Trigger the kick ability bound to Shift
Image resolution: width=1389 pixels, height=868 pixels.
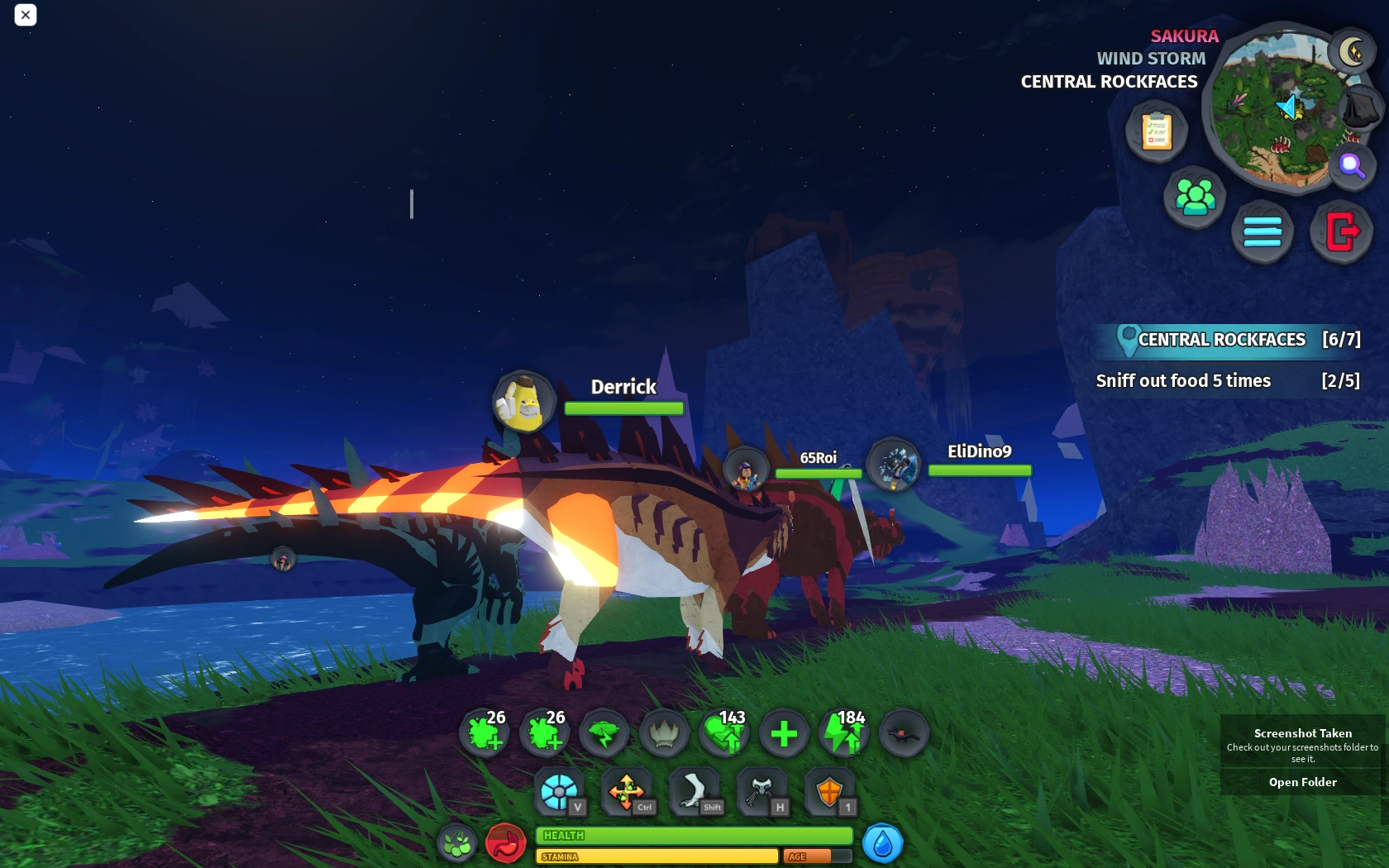click(694, 790)
